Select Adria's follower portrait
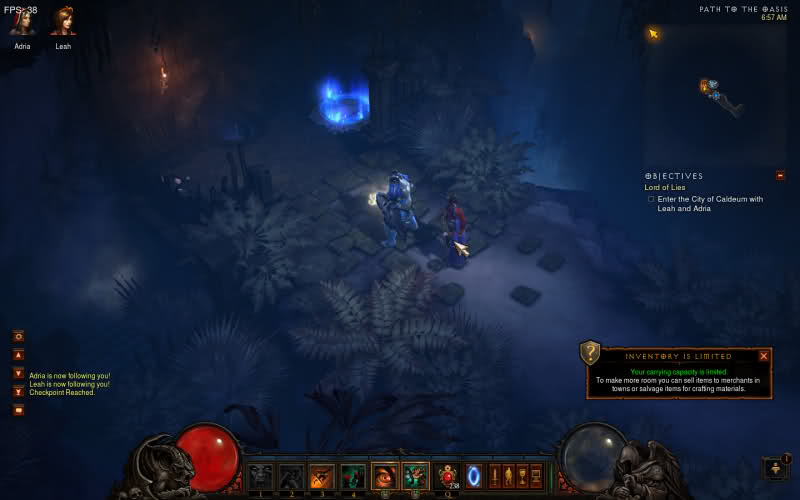This screenshot has width=800, height=500. coord(22,21)
